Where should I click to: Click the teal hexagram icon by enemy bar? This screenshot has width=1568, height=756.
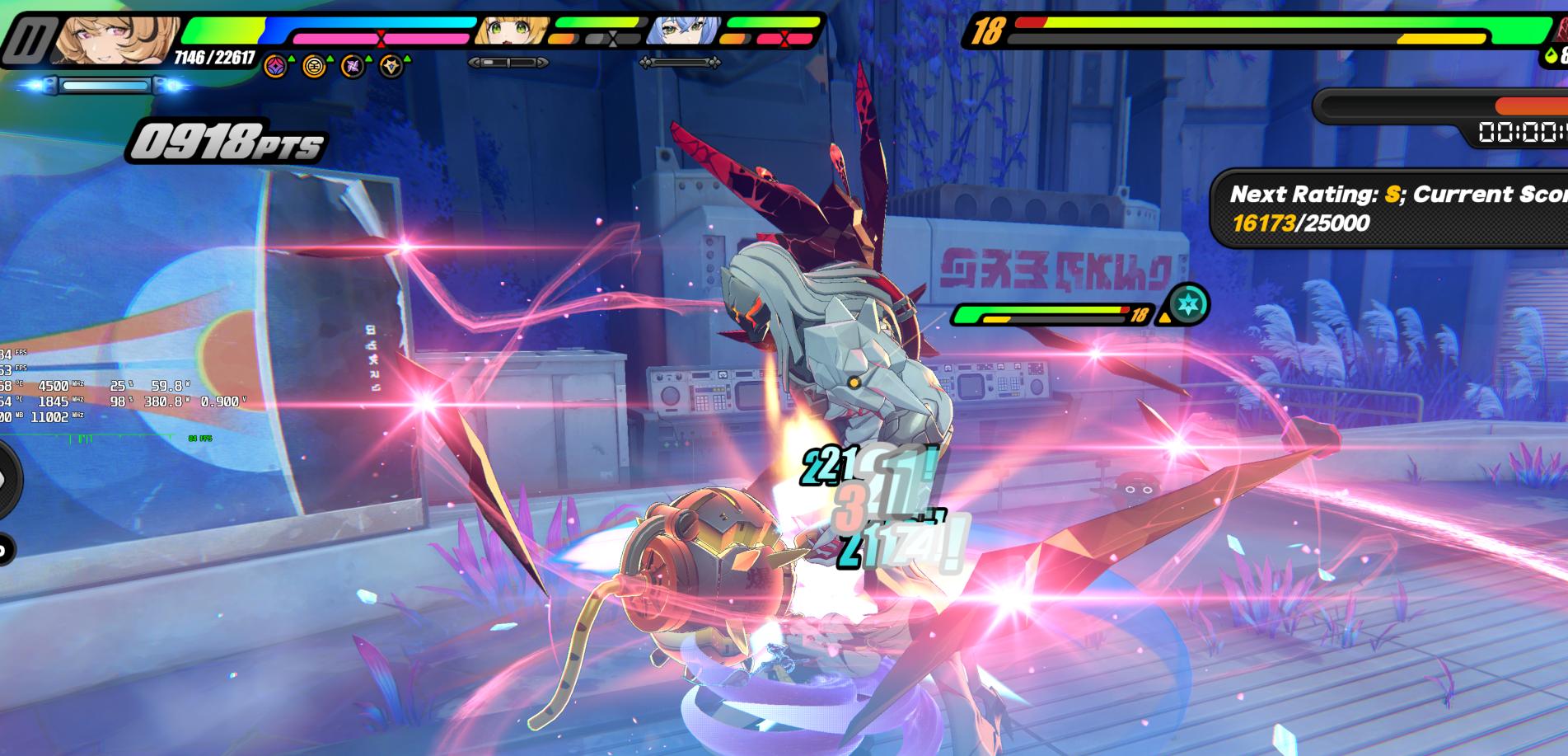[x=1188, y=304]
